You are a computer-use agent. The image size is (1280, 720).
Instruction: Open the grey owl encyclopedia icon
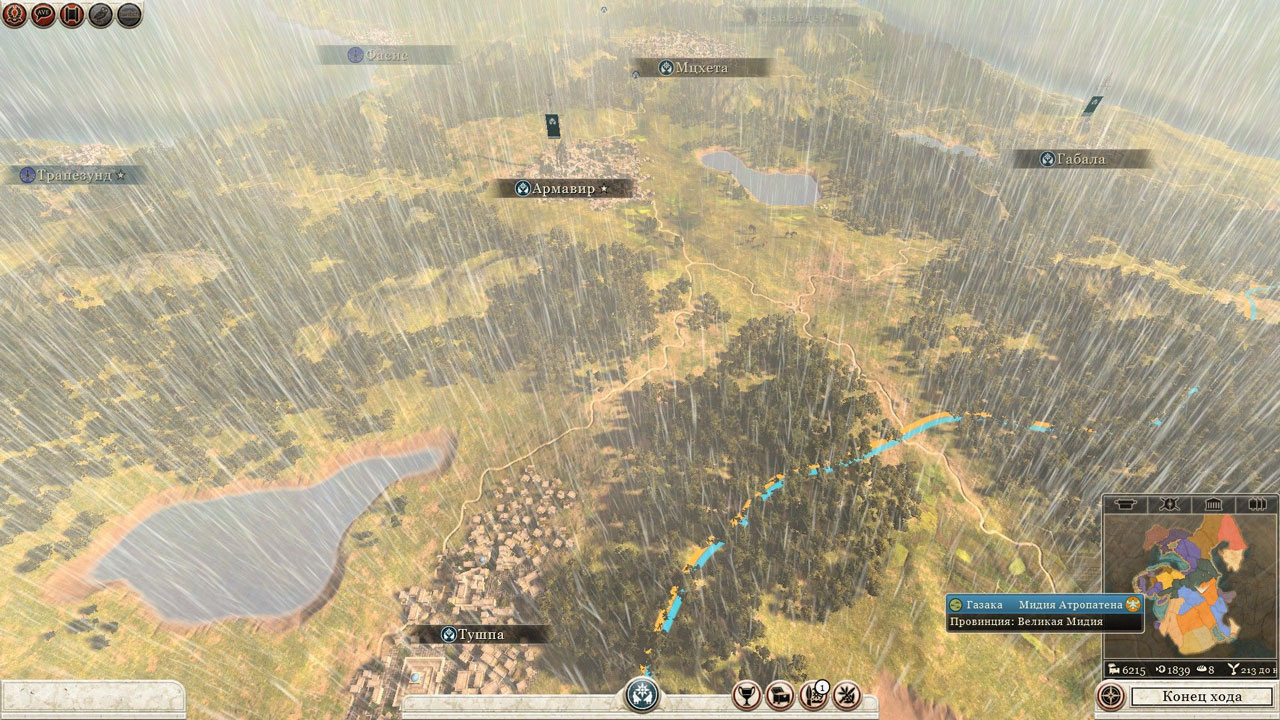(101, 15)
